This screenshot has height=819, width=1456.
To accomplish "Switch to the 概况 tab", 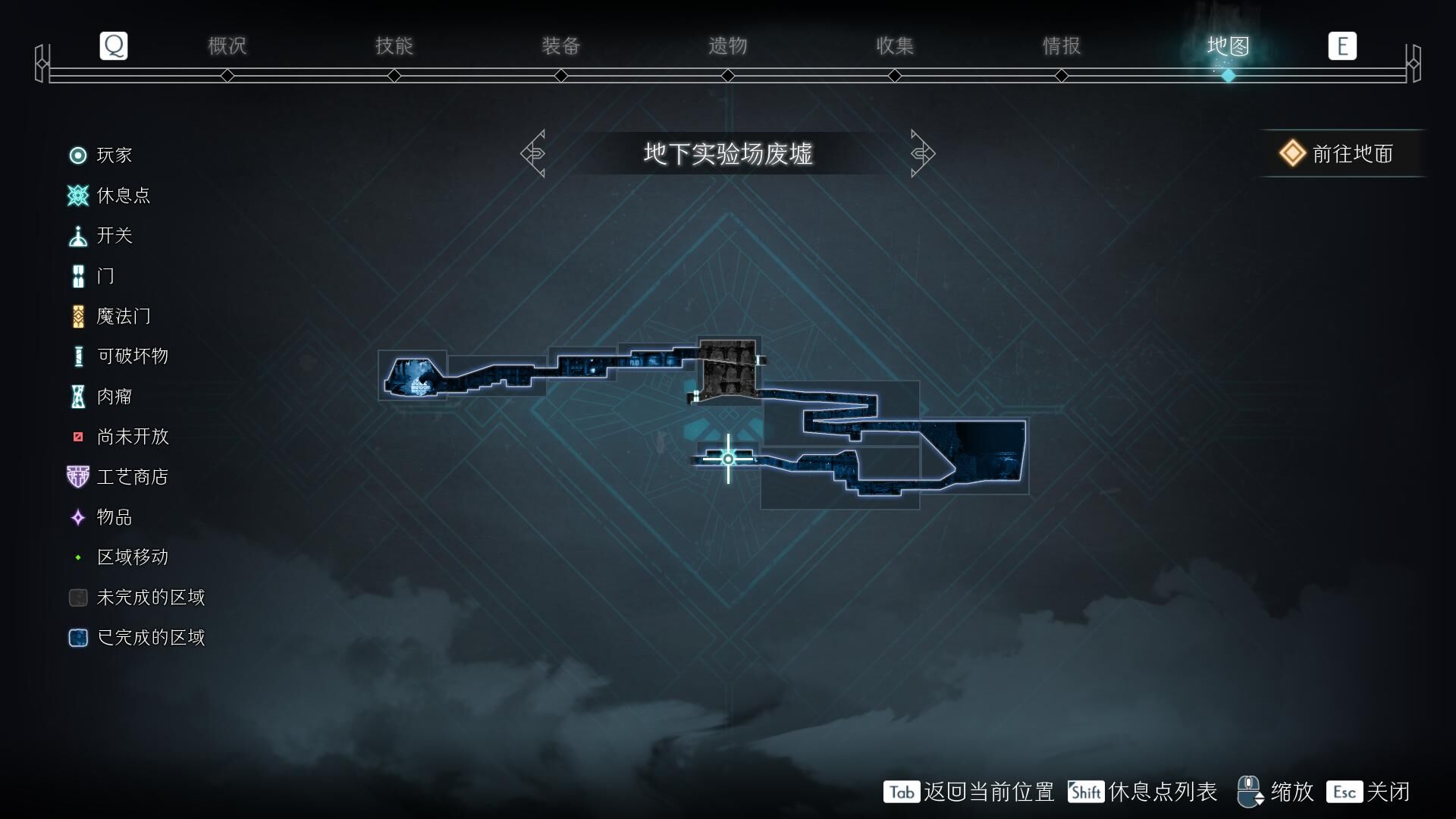I will (227, 46).
